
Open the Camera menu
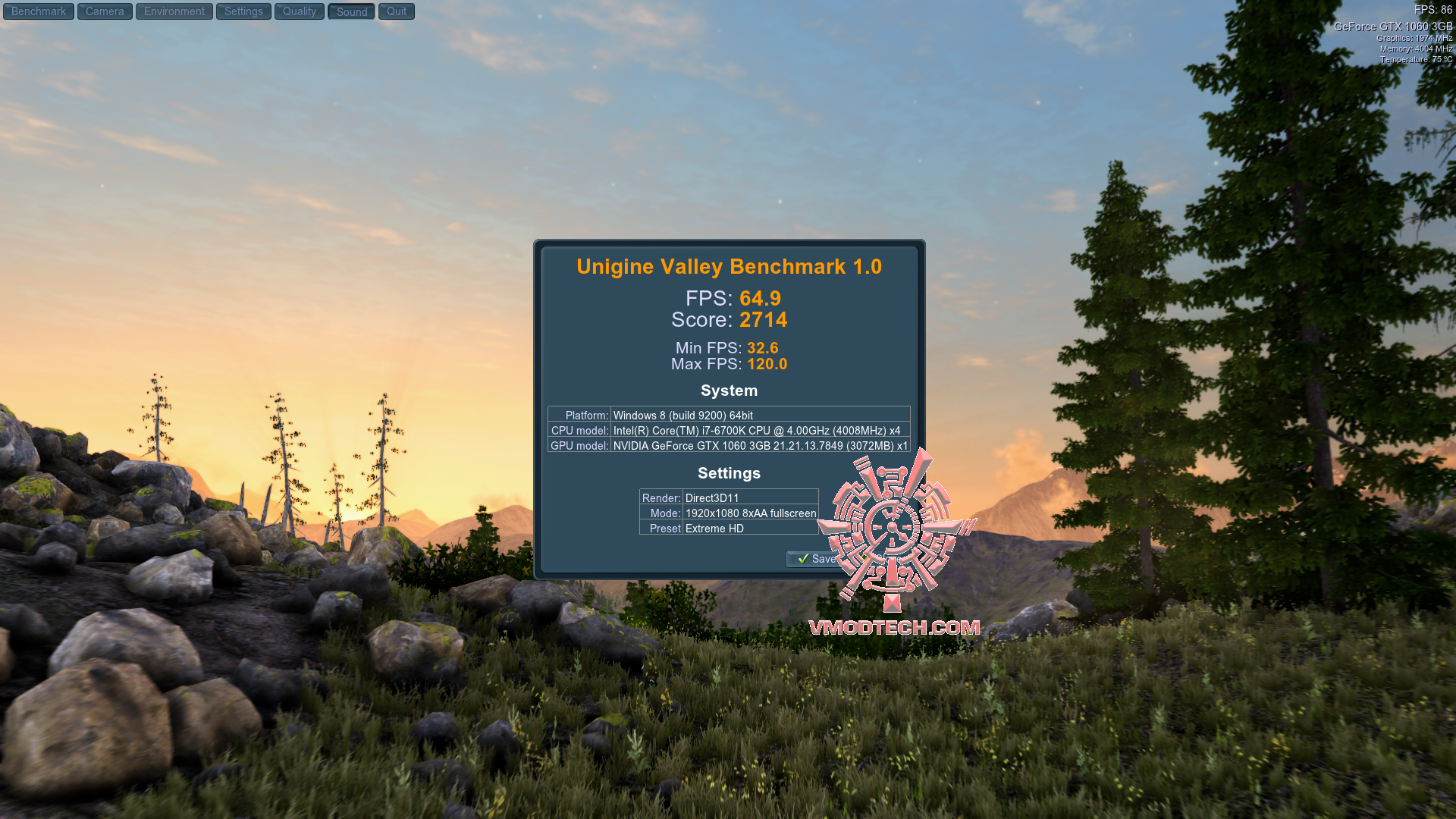[x=105, y=11]
